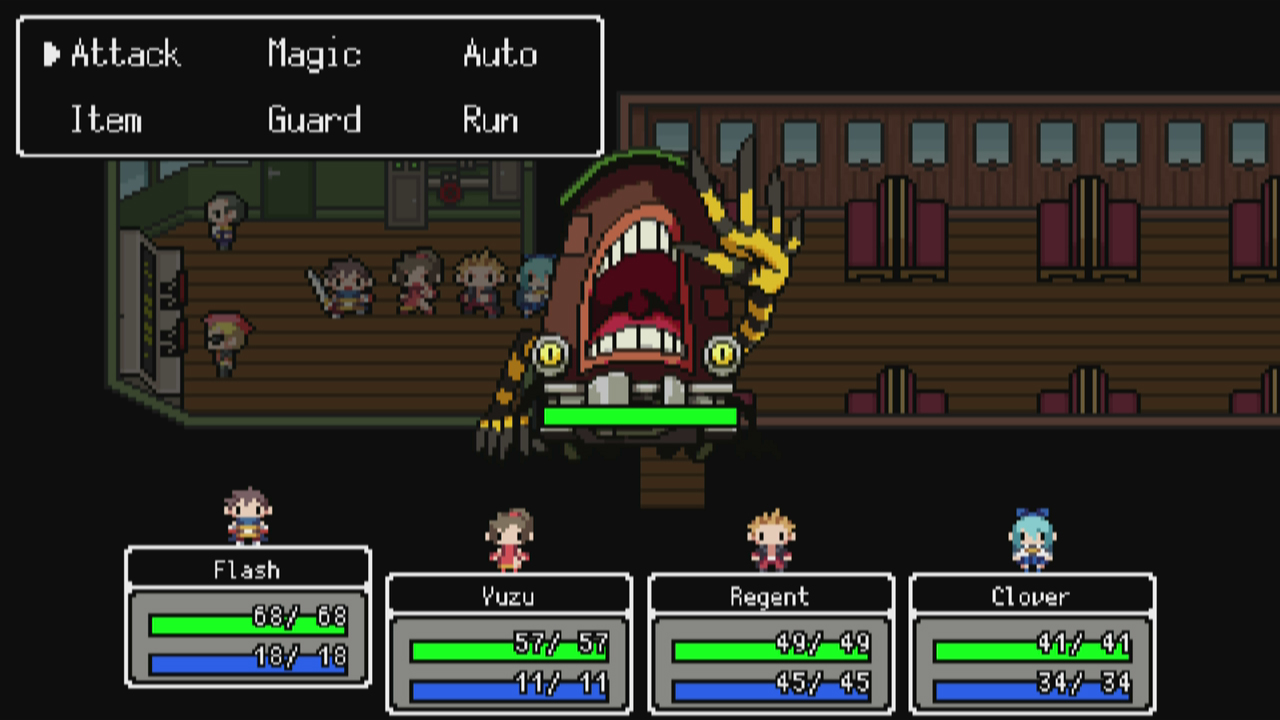Click the monster's left eye
This screenshot has width=1280, height=720.
pos(551,352)
